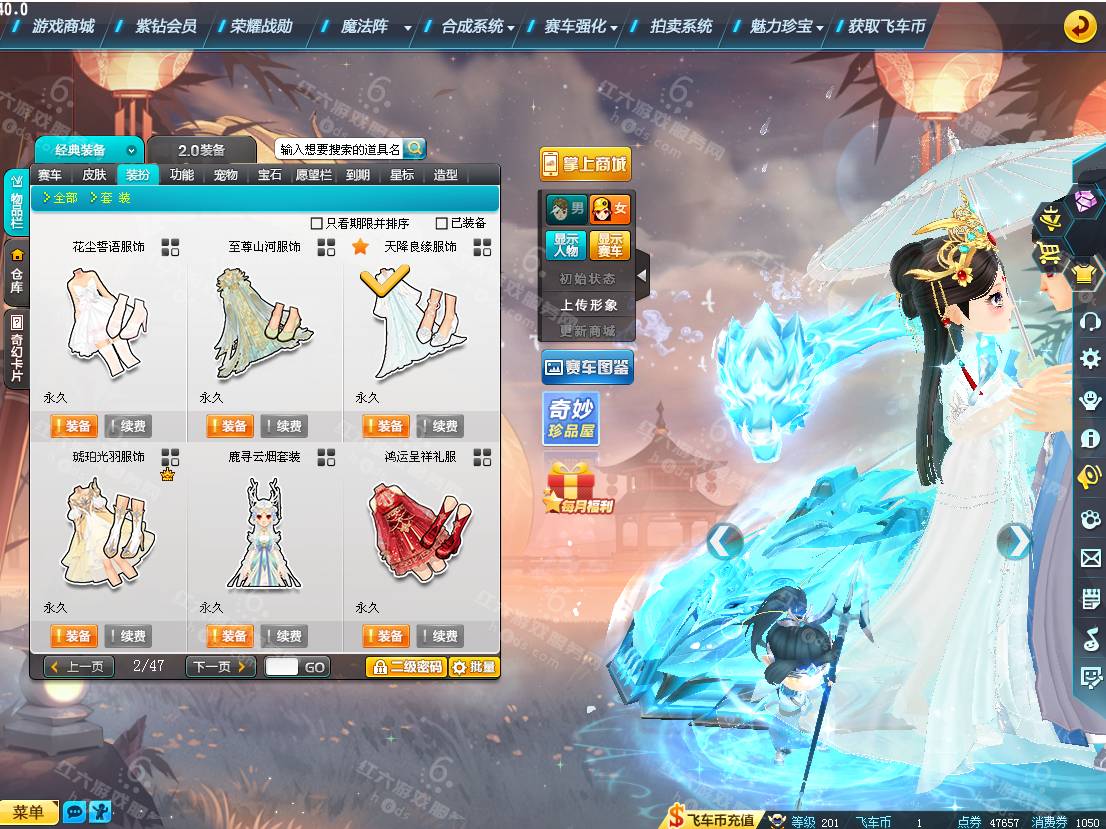The width and height of the screenshot is (1106, 829).
Task: Open the 游戏商城 game shop menu
Action: pyautogui.click(x=63, y=27)
